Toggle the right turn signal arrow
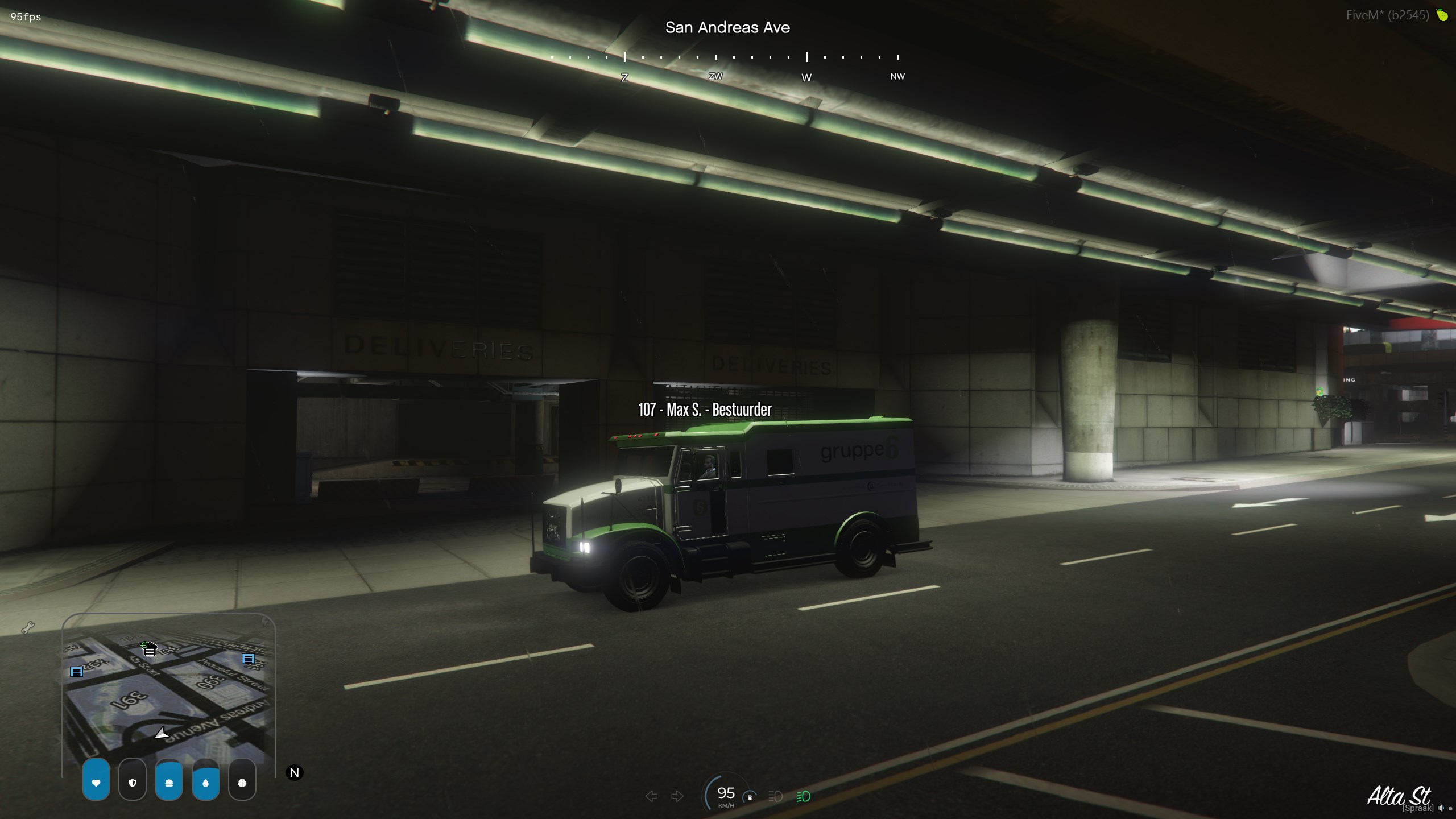Image resolution: width=1456 pixels, height=819 pixels. tap(677, 796)
